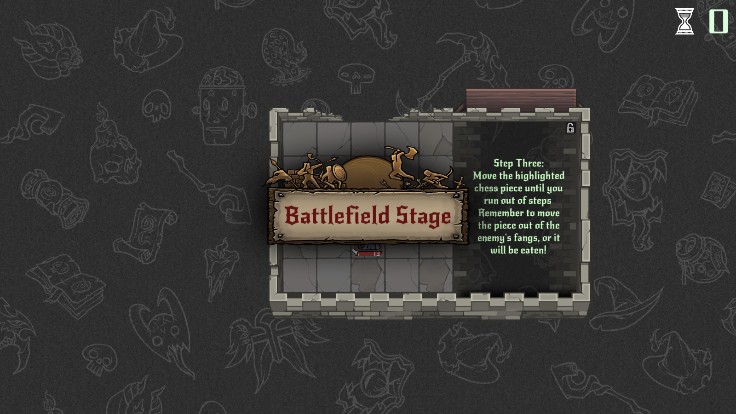The height and width of the screenshot is (414, 736).
Task: Dismiss the Battlefield Stage banner
Action: pos(365,215)
